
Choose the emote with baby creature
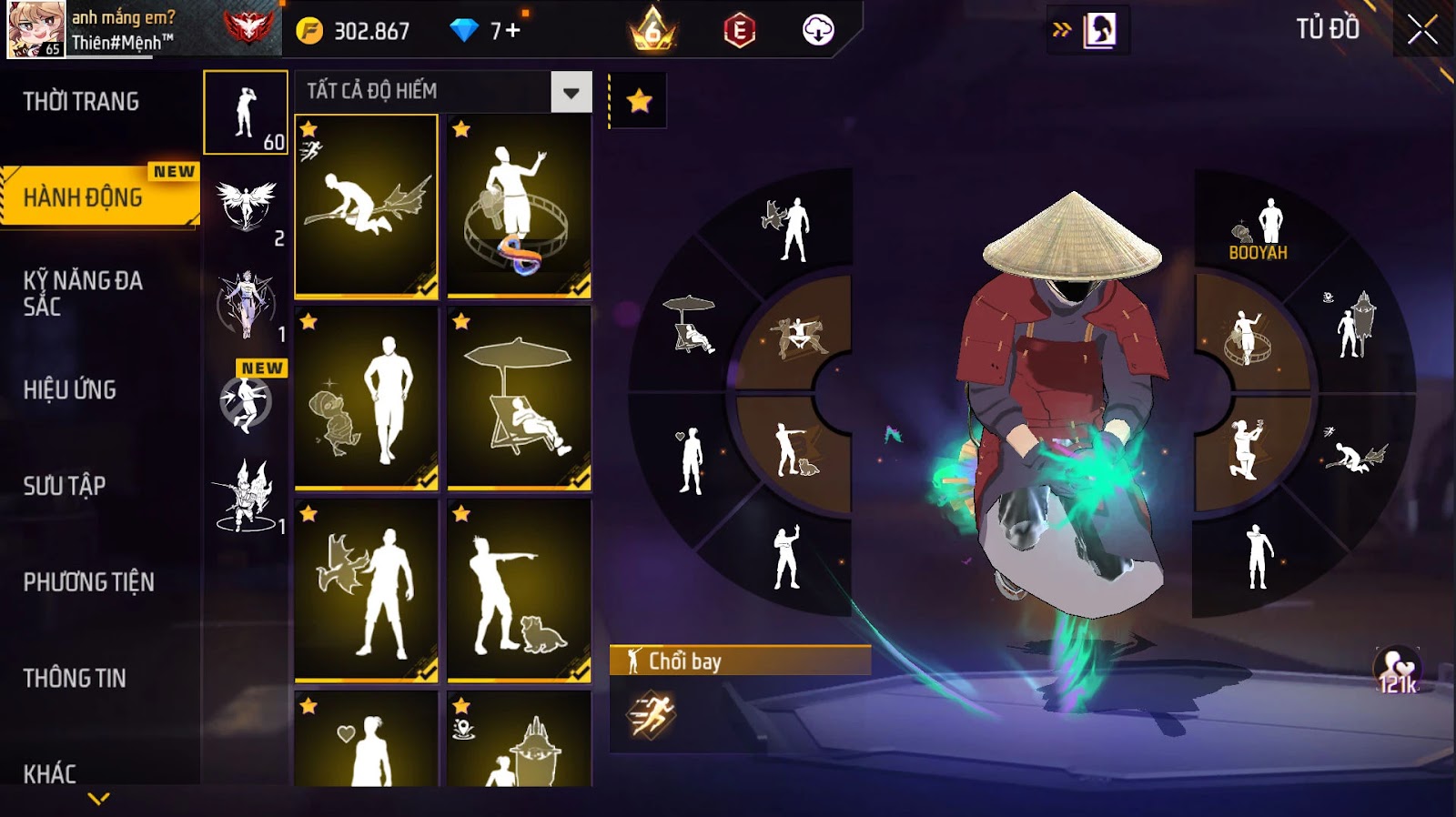pos(367,398)
